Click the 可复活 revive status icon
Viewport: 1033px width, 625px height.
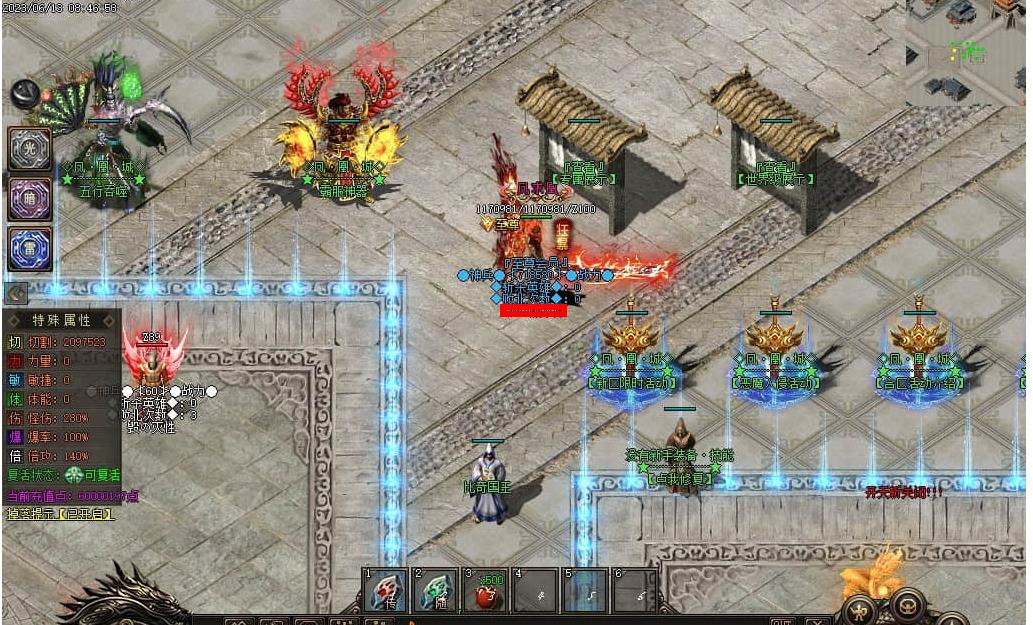73,476
